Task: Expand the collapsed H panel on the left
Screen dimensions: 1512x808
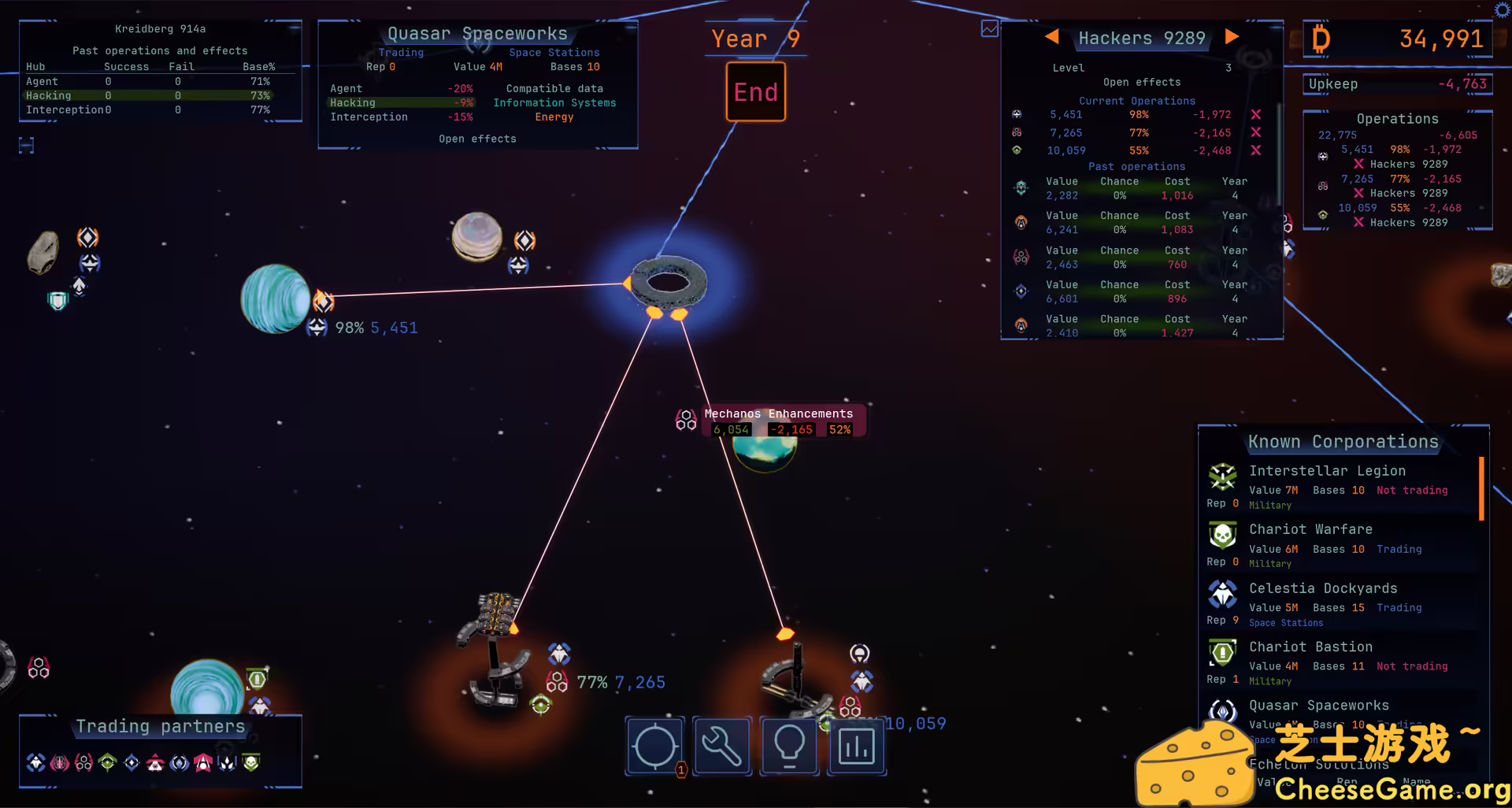Action: click(x=26, y=146)
